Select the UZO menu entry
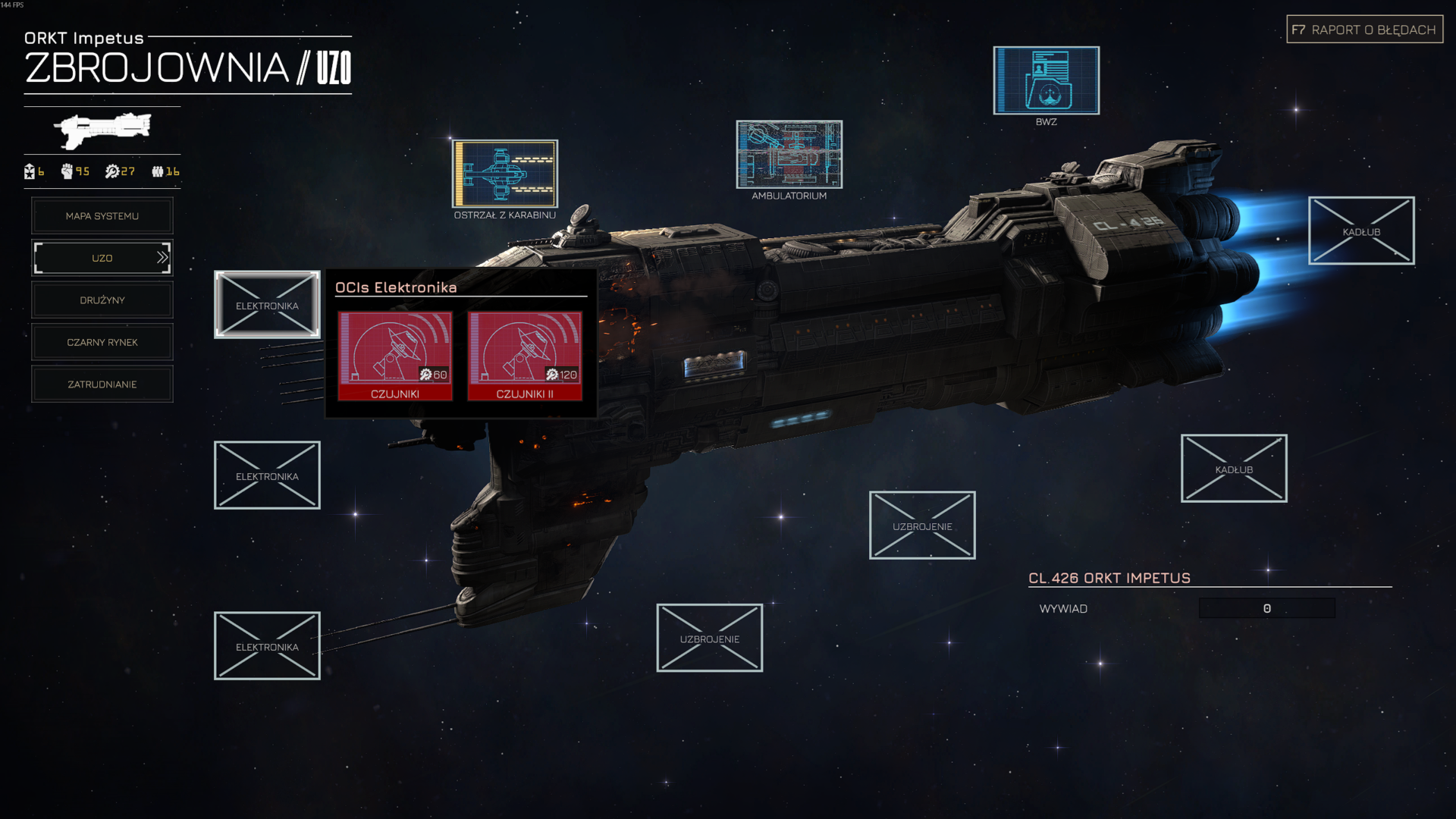This screenshot has width=1456, height=819. coord(102,259)
